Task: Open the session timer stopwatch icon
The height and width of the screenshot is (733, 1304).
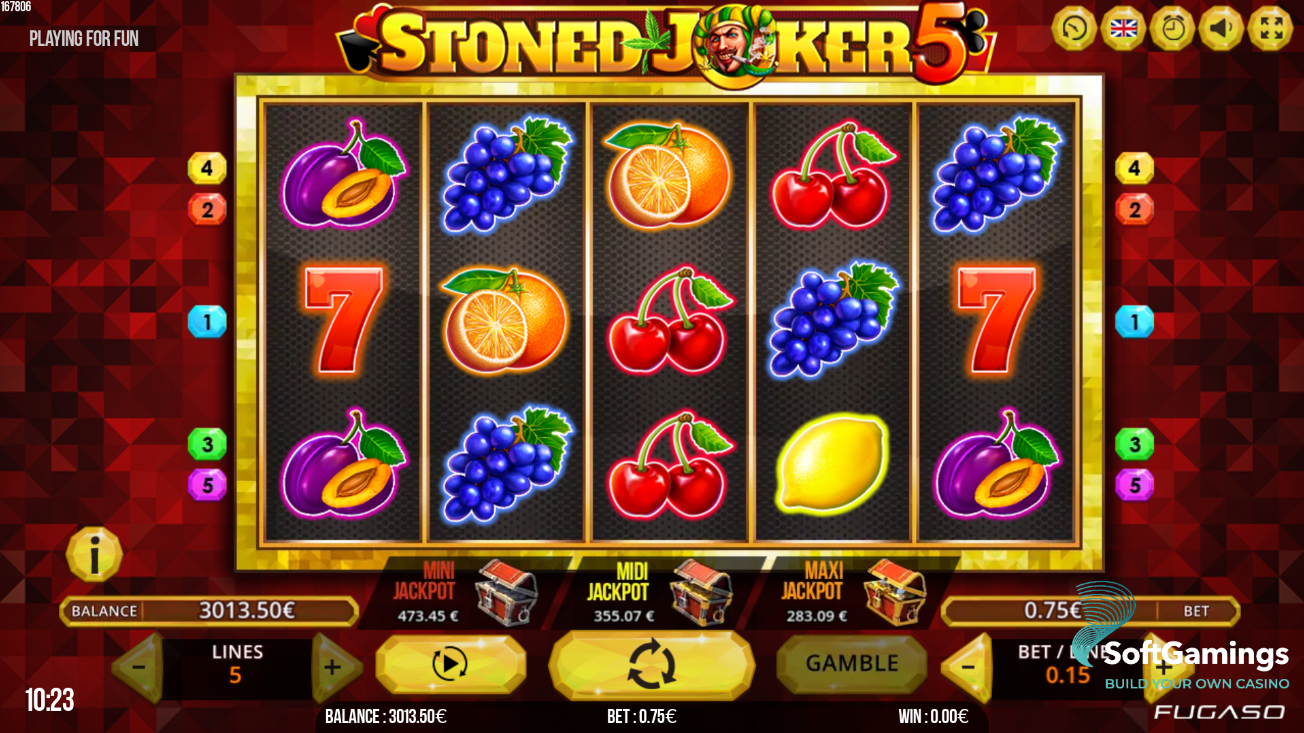Action: 1172,27
